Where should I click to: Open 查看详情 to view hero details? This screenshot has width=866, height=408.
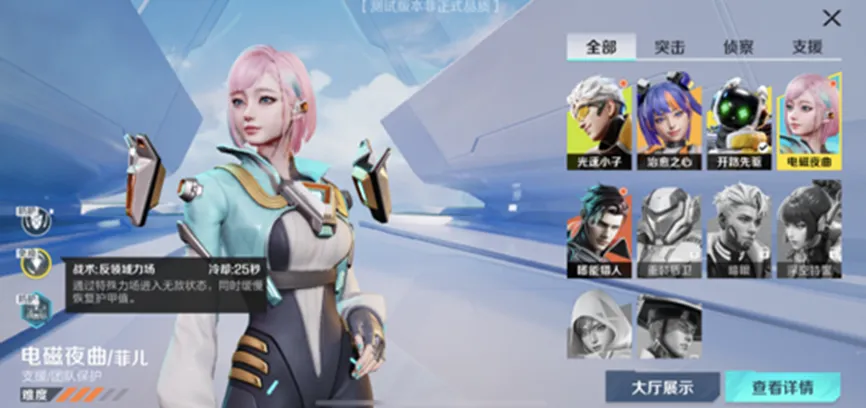[782, 387]
